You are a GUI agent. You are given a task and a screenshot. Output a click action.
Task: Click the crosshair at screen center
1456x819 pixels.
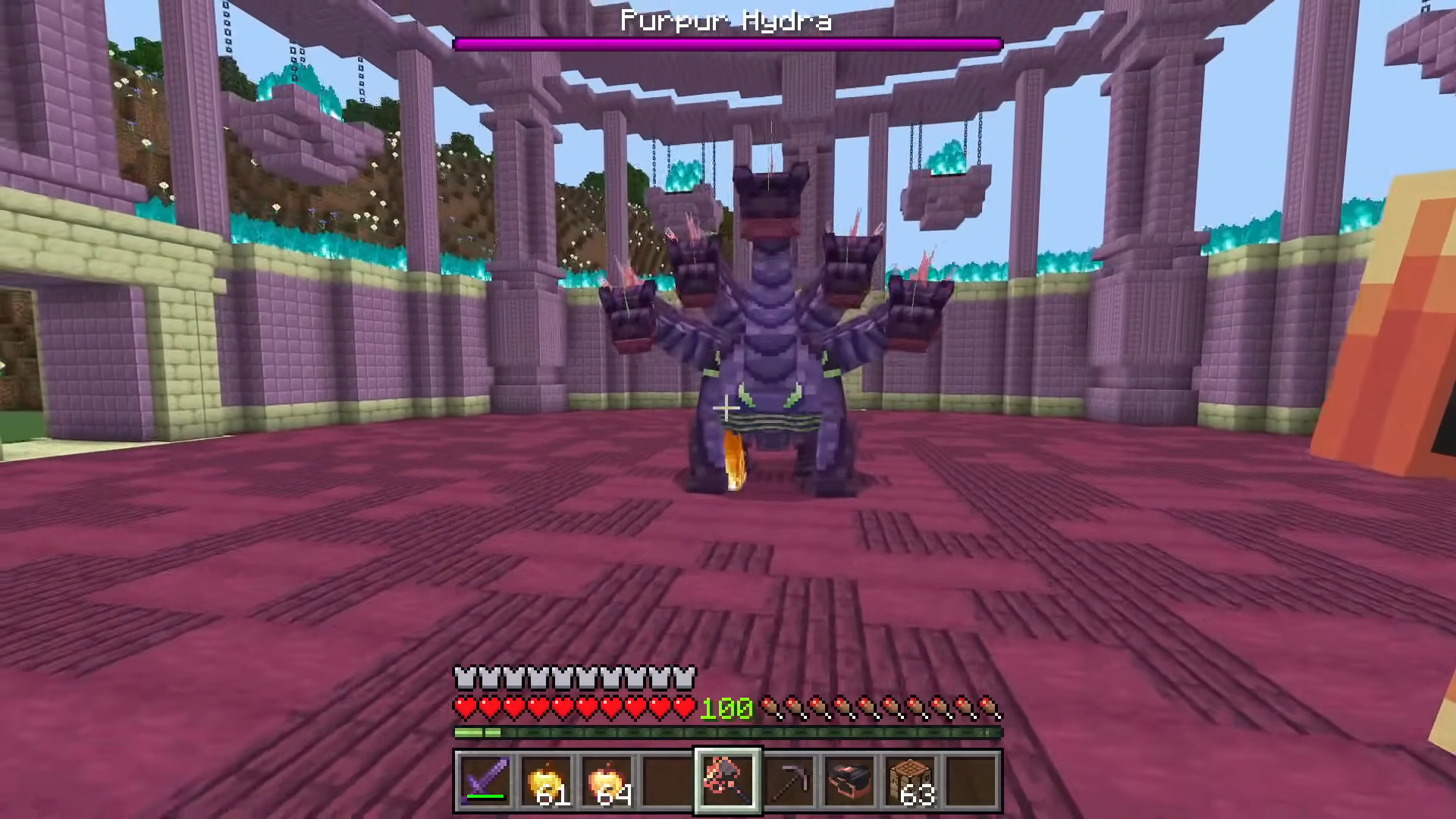[x=726, y=409]
